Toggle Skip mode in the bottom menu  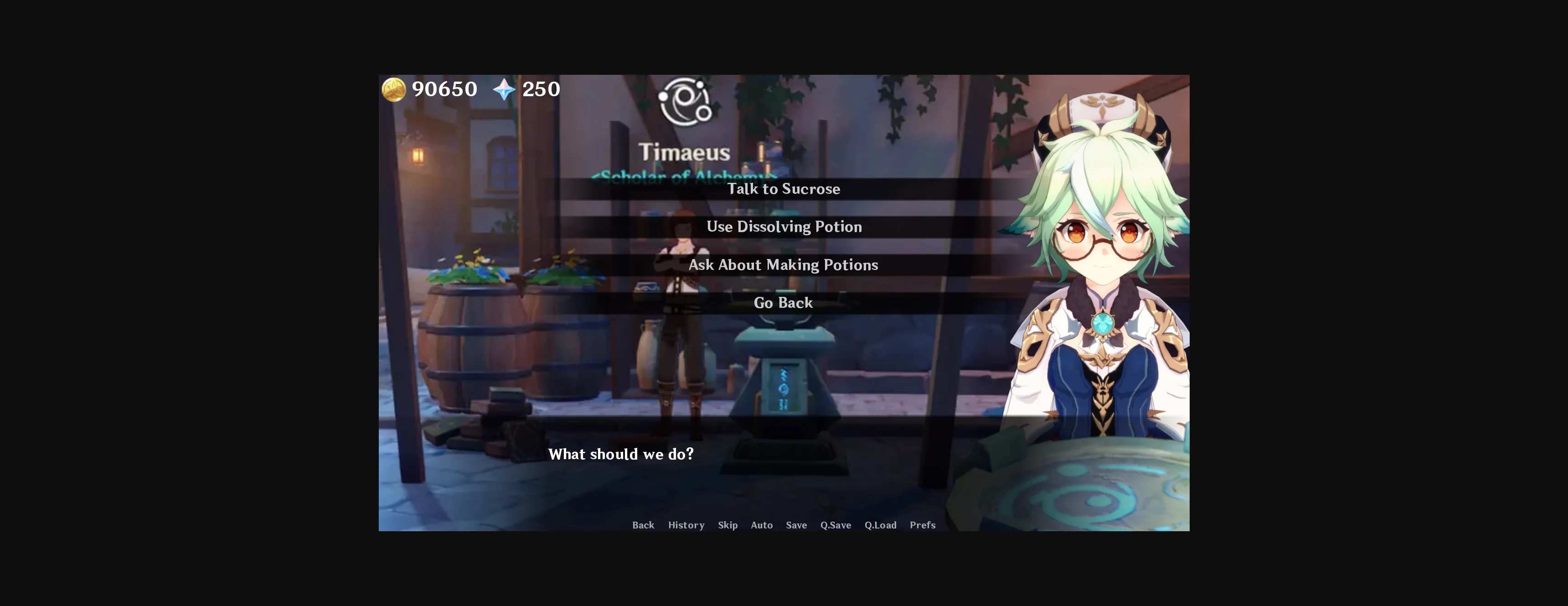[727, 524]
